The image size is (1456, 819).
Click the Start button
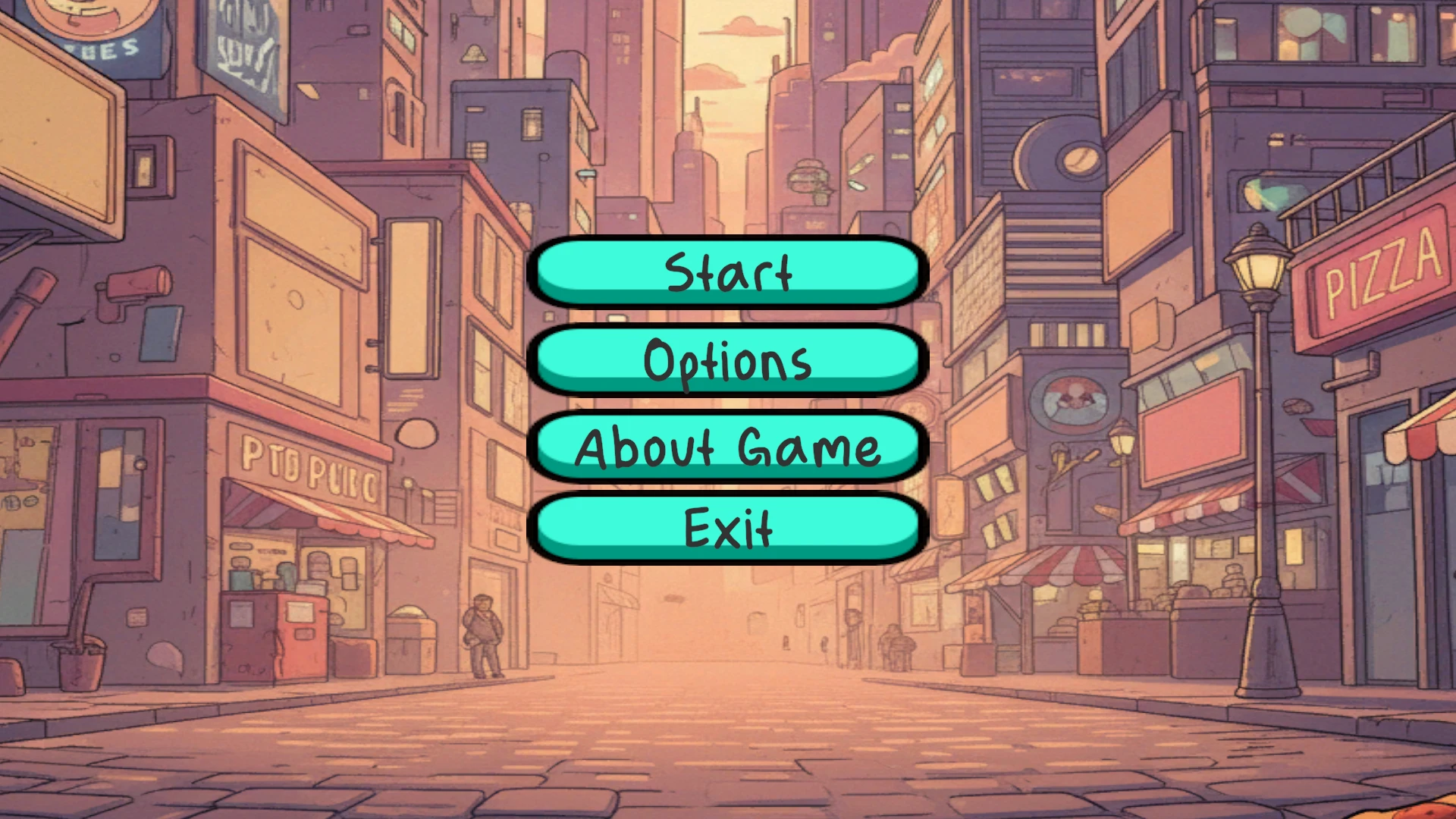[x=726, y=273]
